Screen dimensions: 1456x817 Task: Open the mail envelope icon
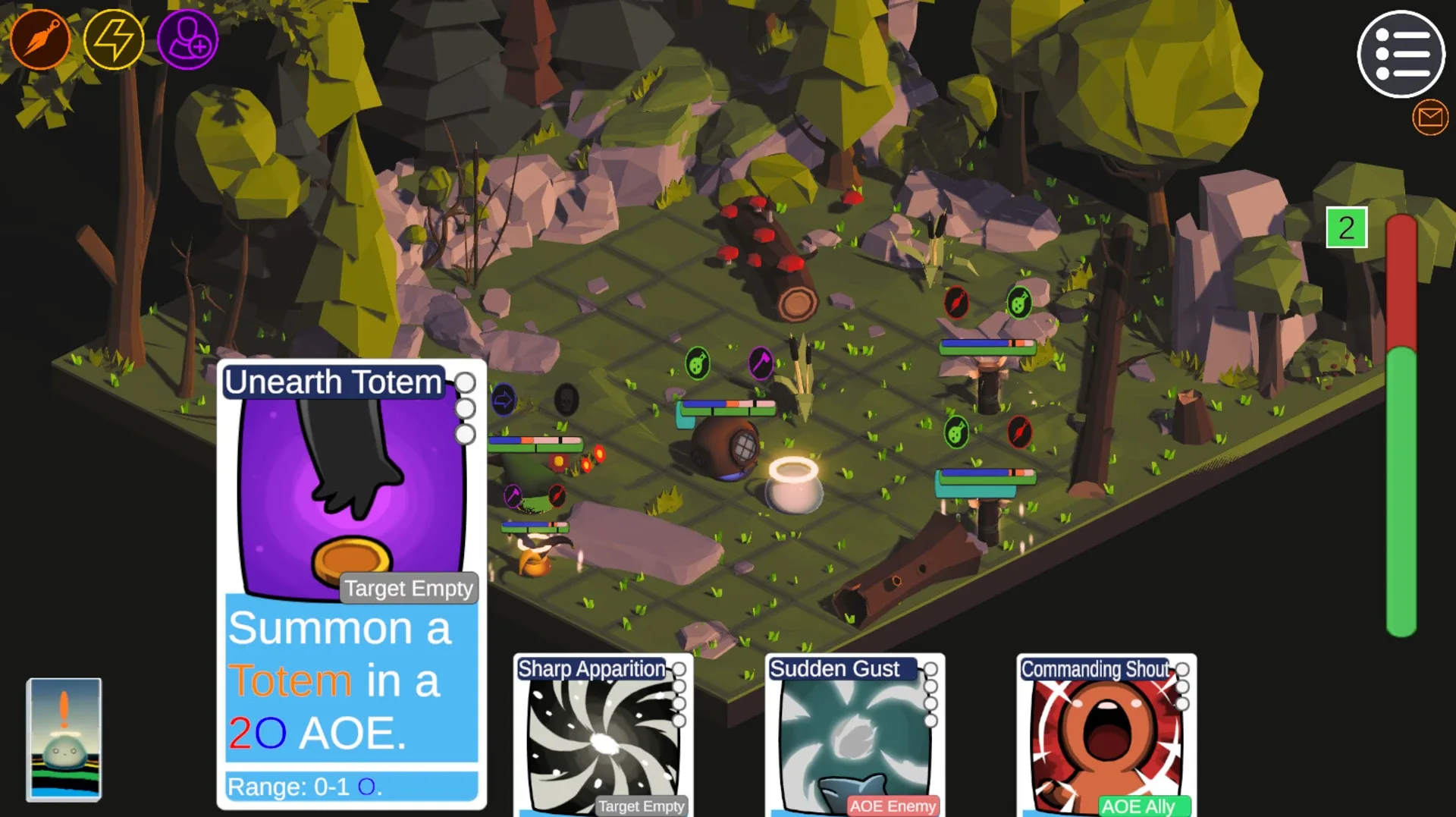pyautogui.click(x=1430, y=117)
